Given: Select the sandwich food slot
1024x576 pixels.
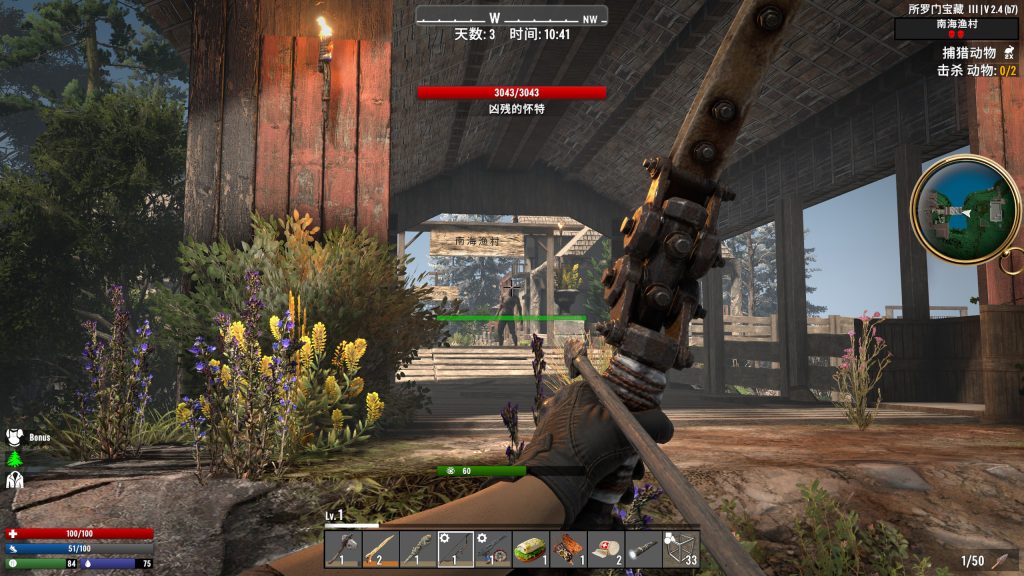Looking at the screenshot, I should coord(530,548).
